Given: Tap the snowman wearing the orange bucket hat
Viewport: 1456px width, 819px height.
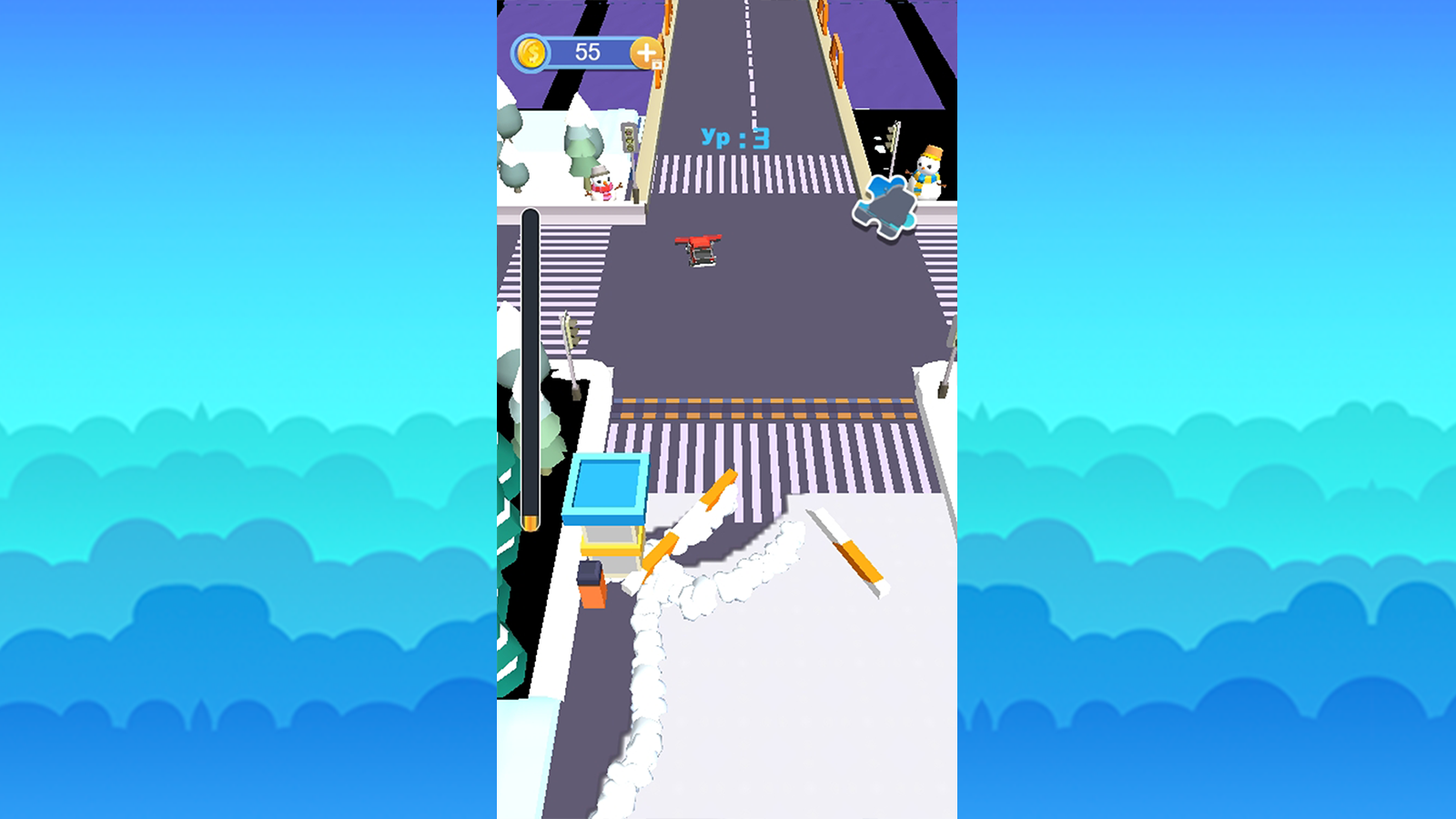Looking at the screenshot, I should [928, 173].
